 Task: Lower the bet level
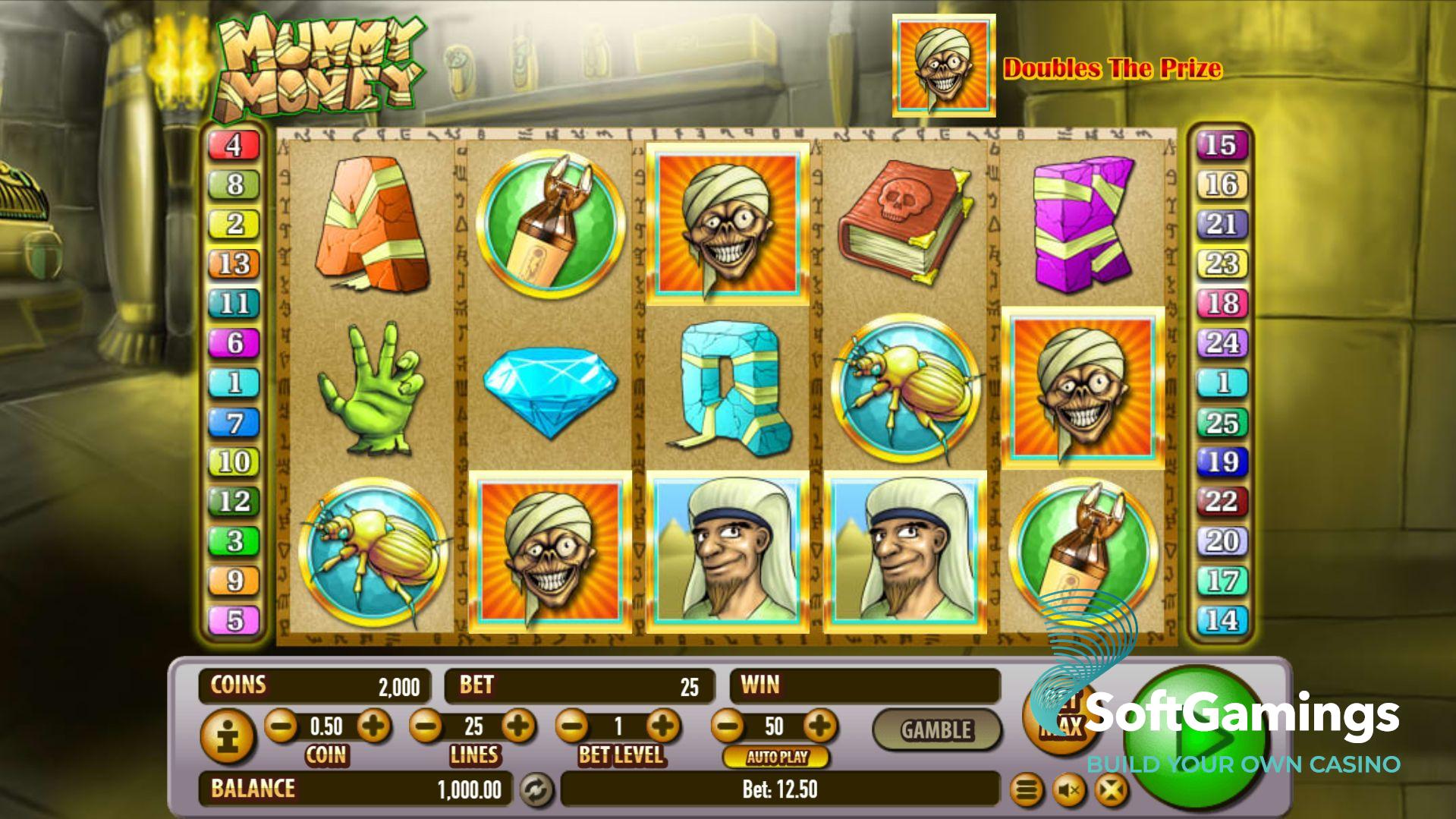pyautogui.click(x=572, y=726)
